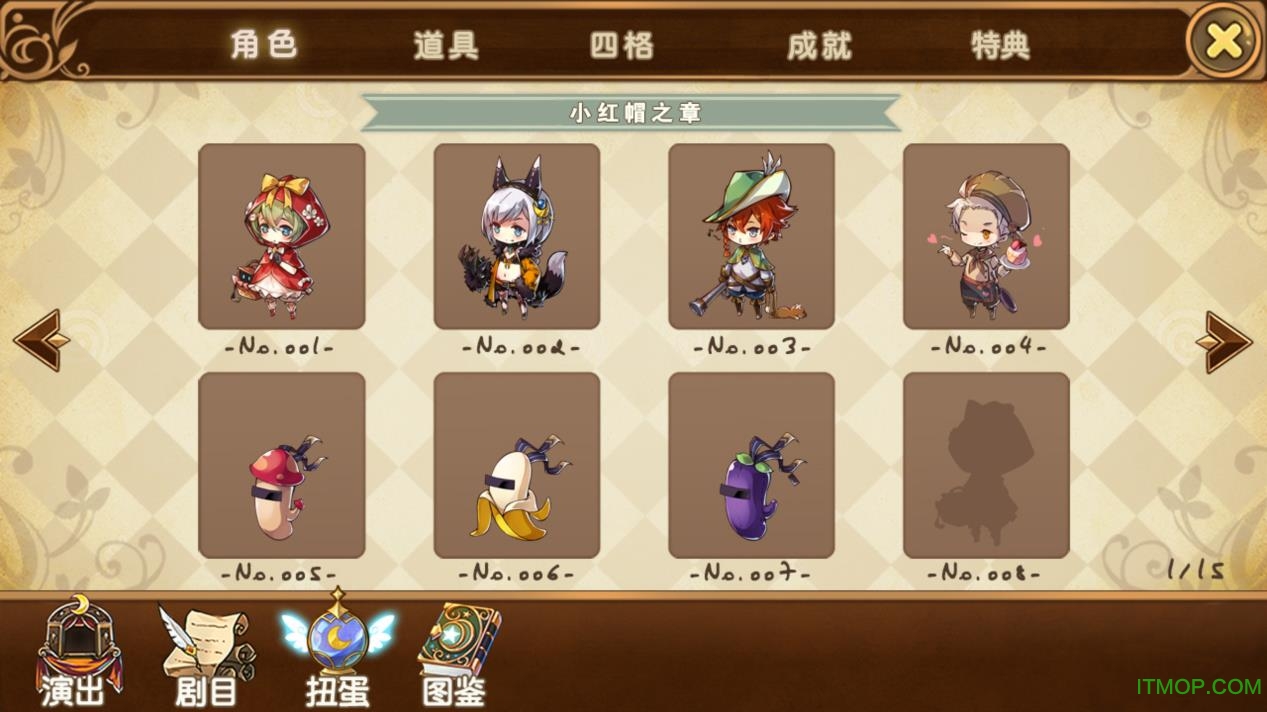Open the 道具 tab

point(446,45)
